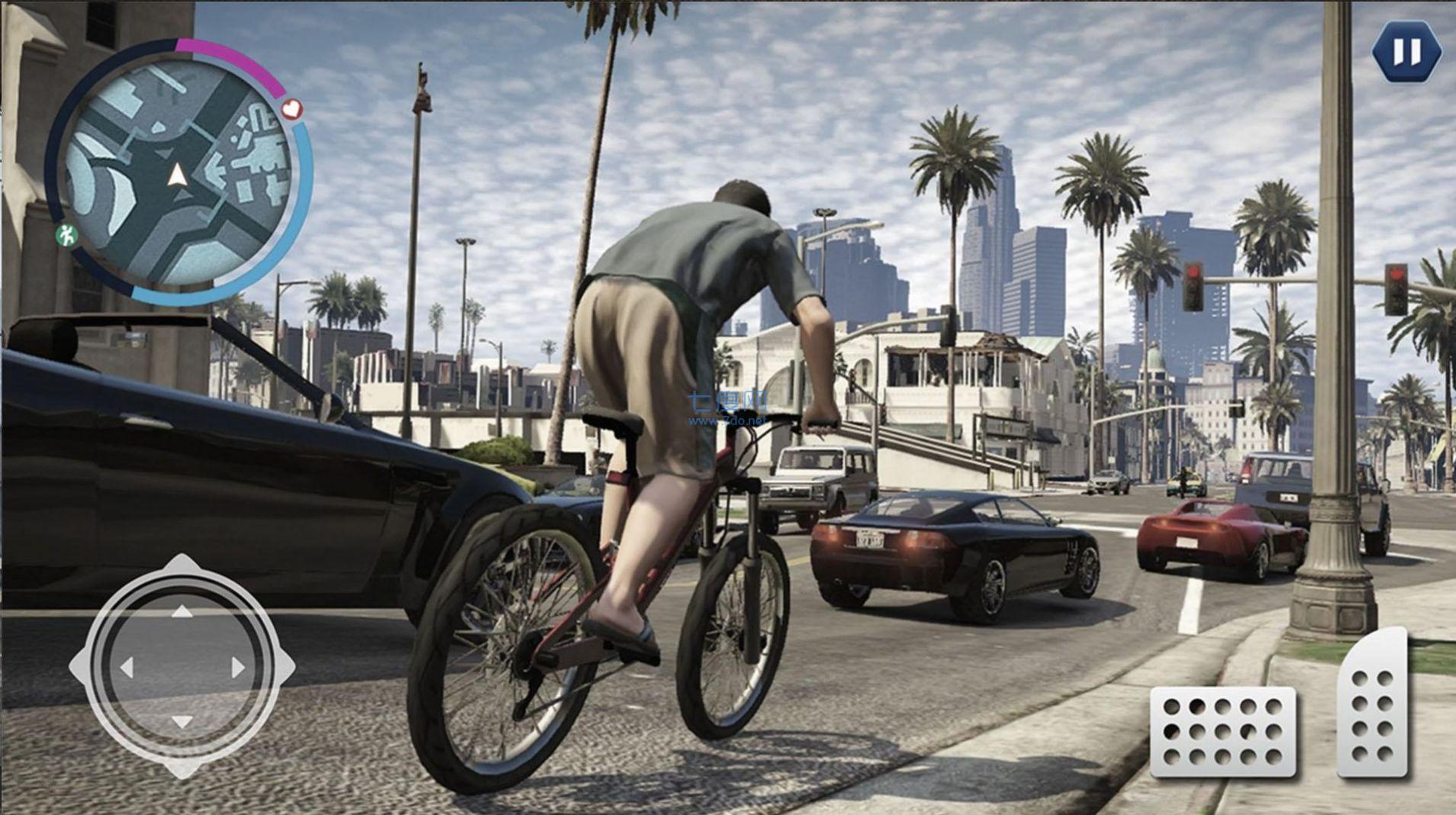Steer right with the D-pad arrow
This screenshot has width=1456, height=815.
pos(237,668)
